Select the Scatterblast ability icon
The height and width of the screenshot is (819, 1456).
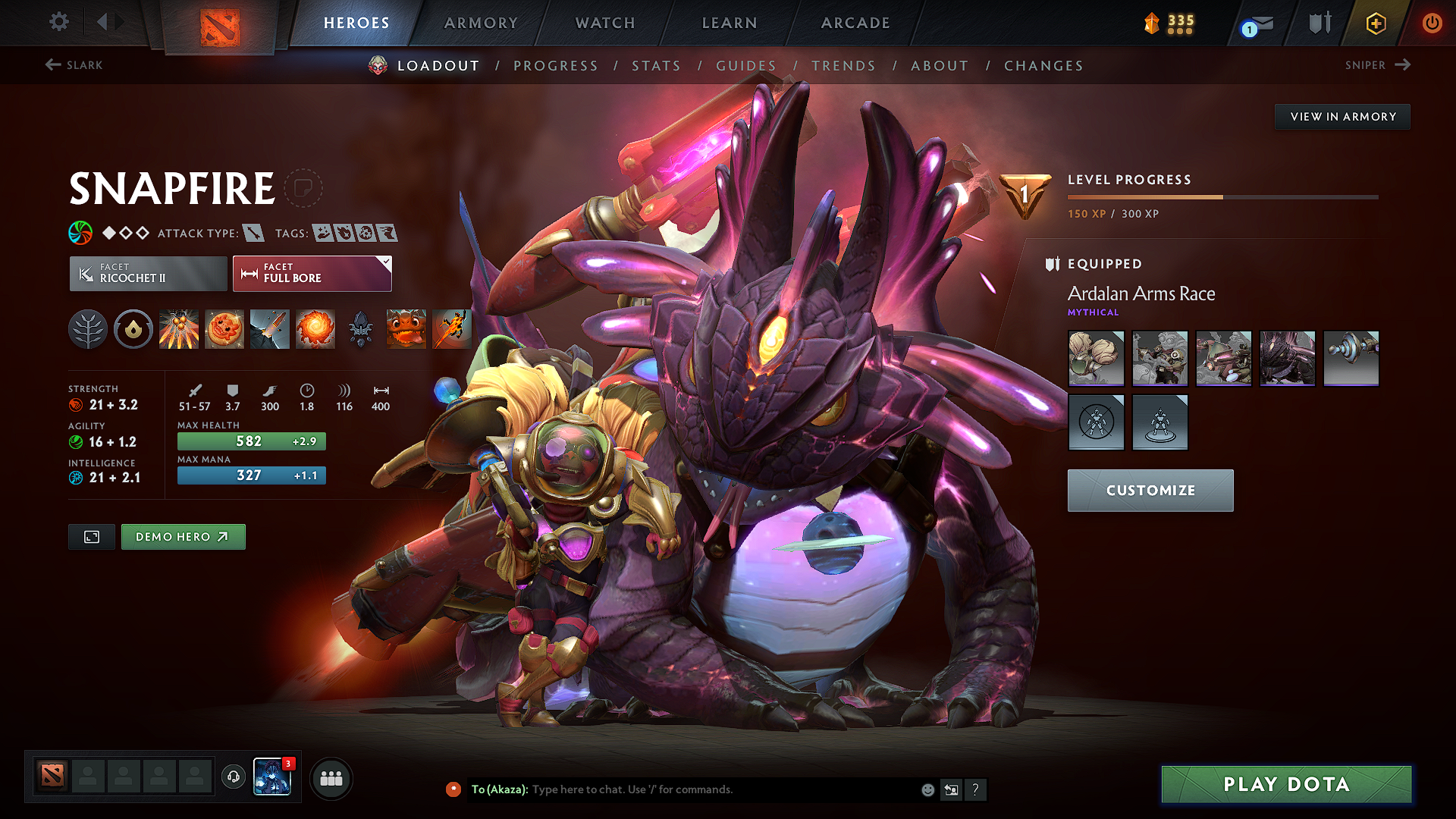coord(179,328)
